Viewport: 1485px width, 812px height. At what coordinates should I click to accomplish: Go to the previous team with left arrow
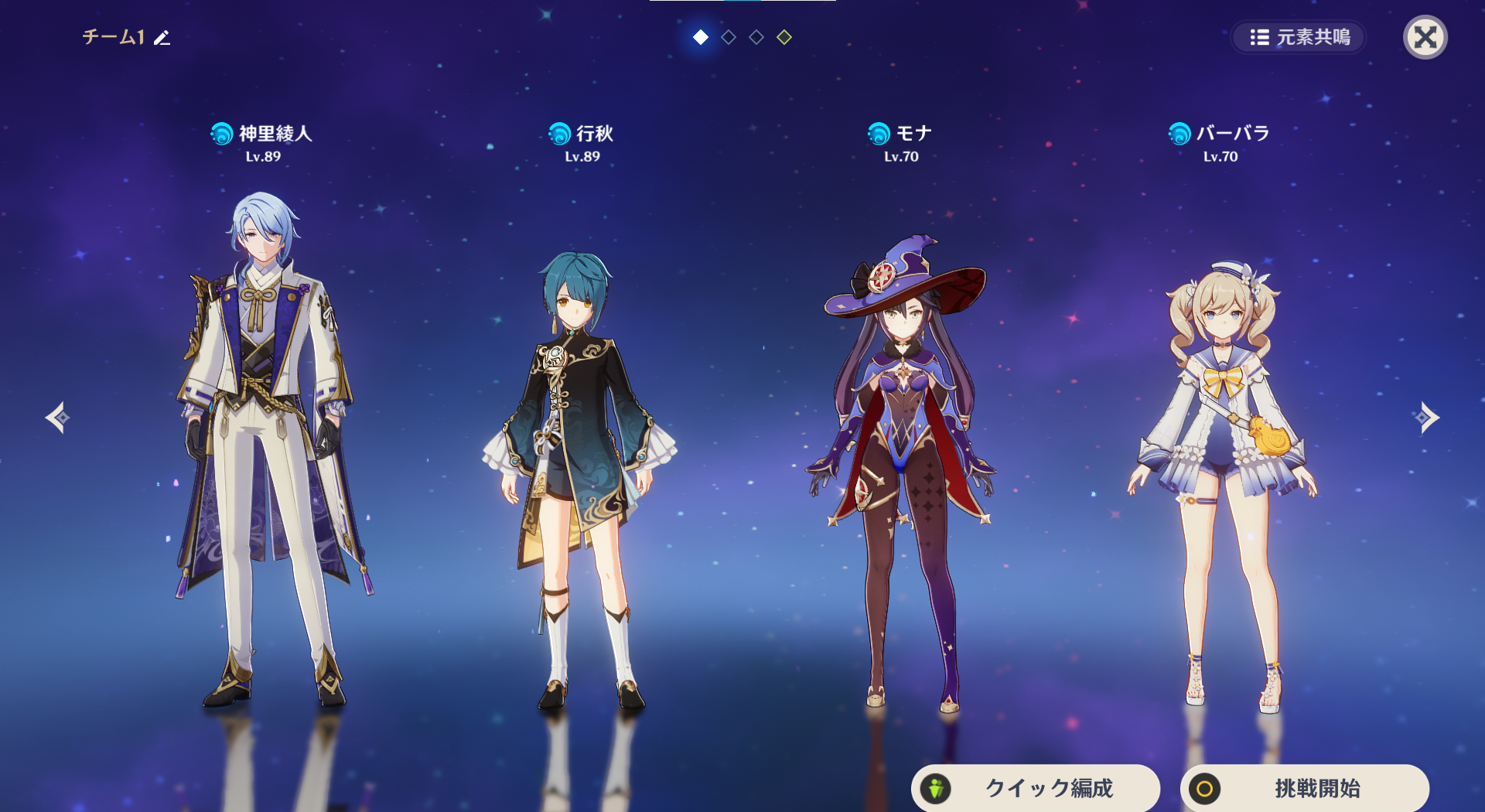[57, 418]
